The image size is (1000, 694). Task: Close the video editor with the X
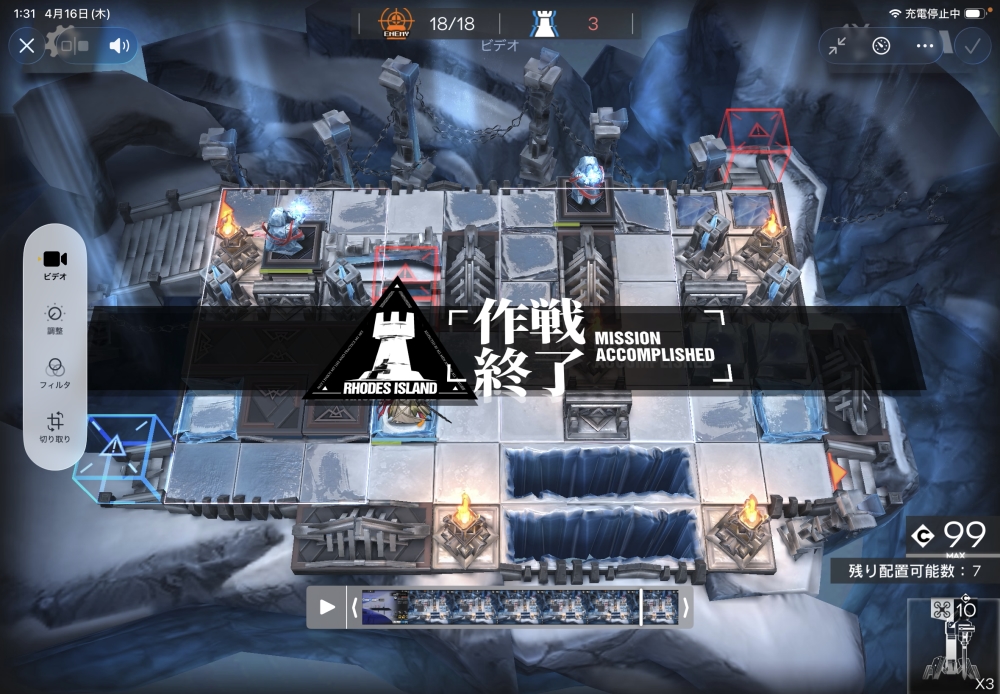tap(27, 45)
